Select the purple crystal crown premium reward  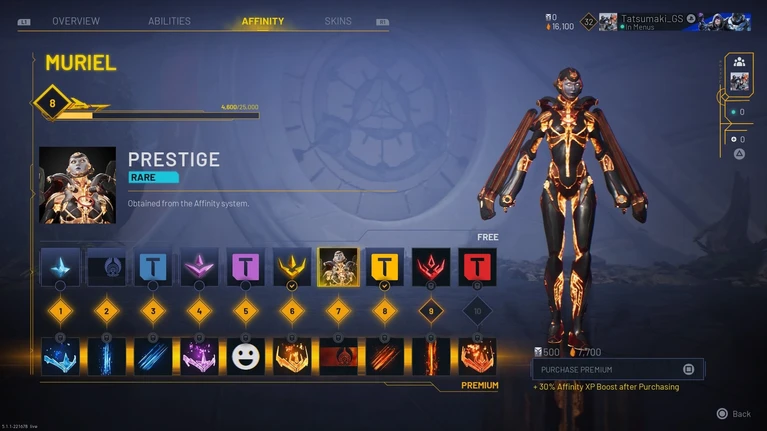199,356
